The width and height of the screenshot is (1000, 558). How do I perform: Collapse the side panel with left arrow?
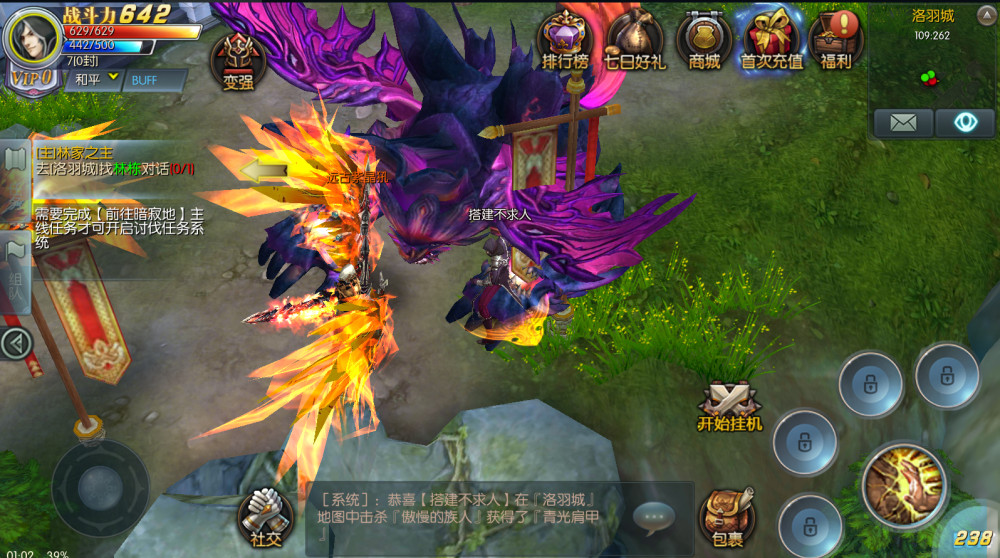pos(15,344)
